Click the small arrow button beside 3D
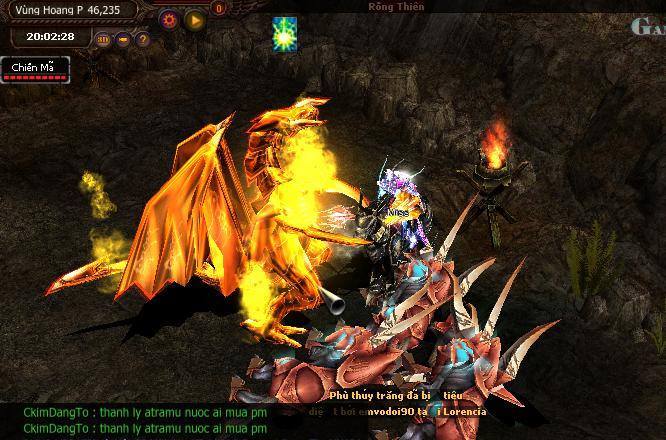666x440 pixels. tap(123, 39)
